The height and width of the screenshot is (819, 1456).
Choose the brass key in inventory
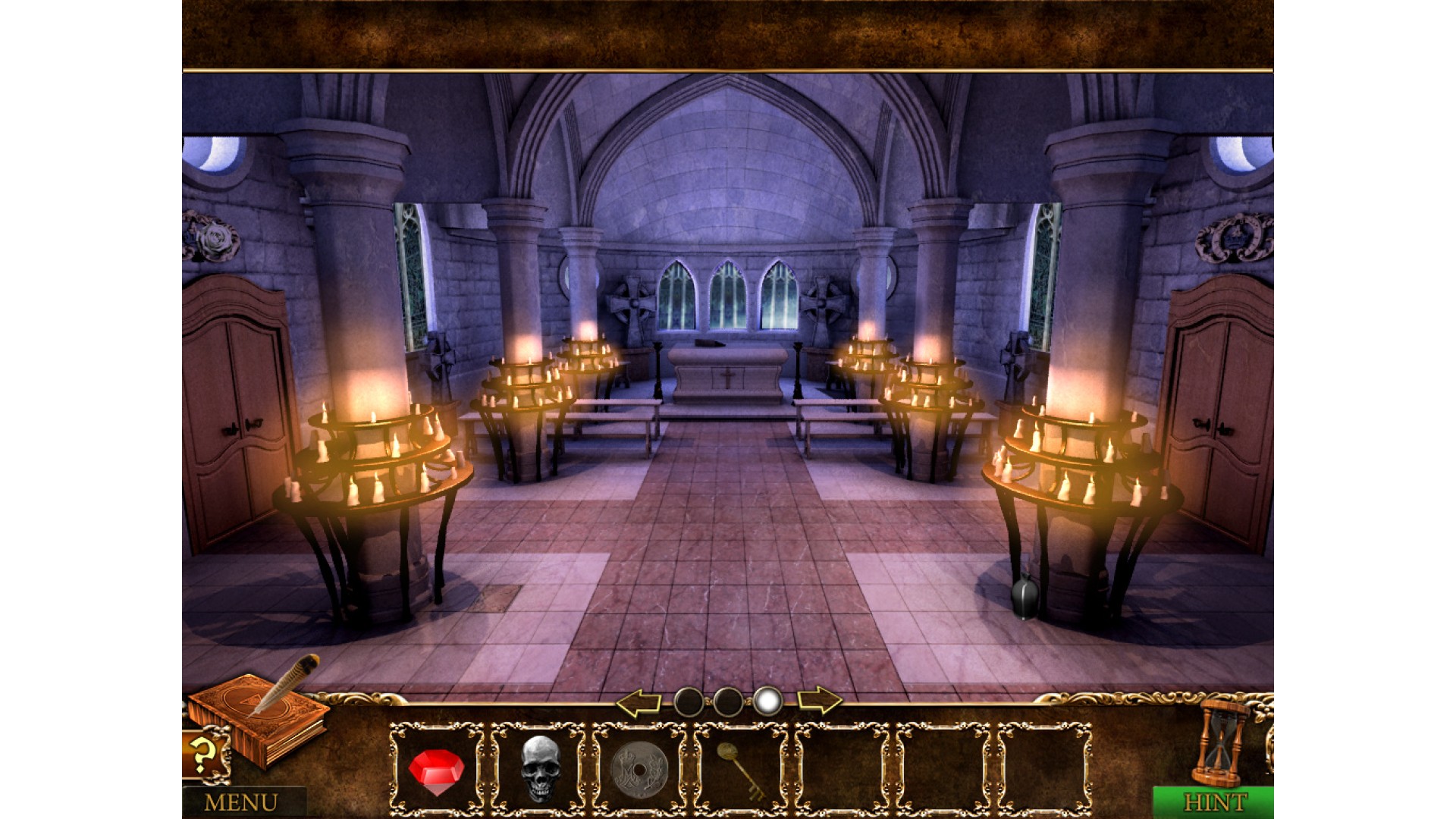tap(740, 768)
